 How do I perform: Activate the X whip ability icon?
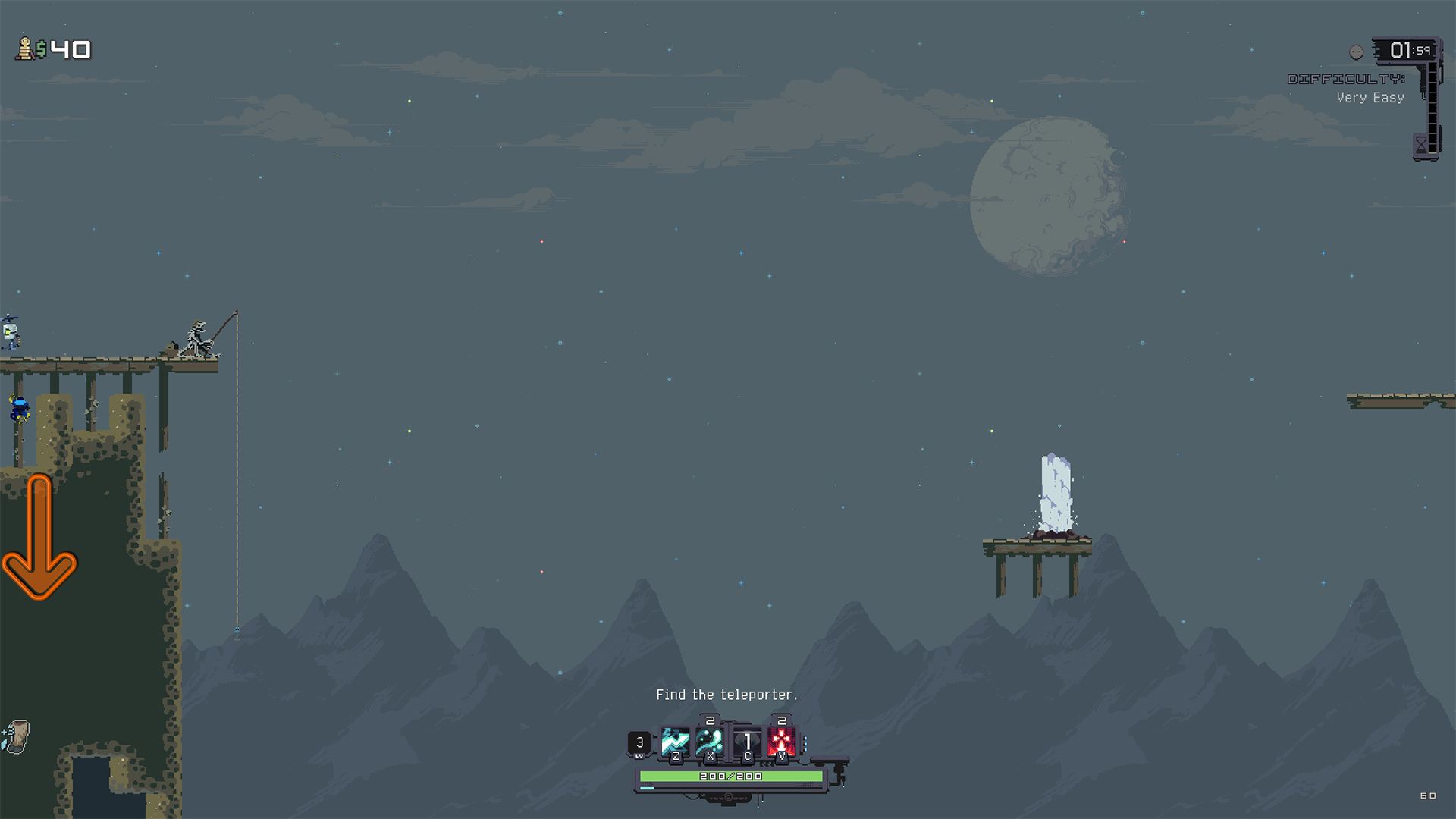pyautogui.click(x=711, y=742)
